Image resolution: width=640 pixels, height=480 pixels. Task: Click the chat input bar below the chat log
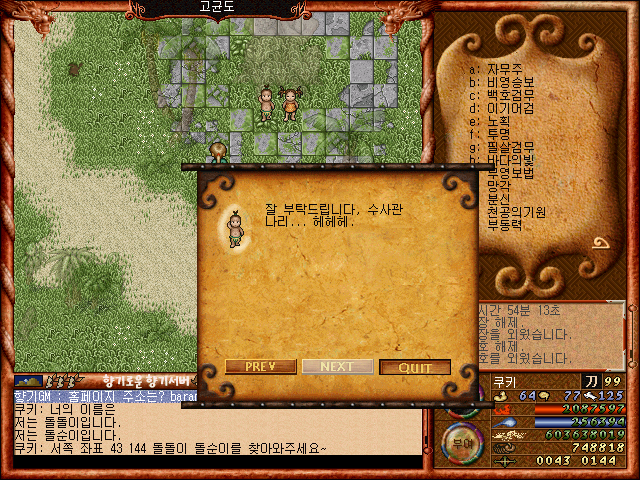coord(215,462)
